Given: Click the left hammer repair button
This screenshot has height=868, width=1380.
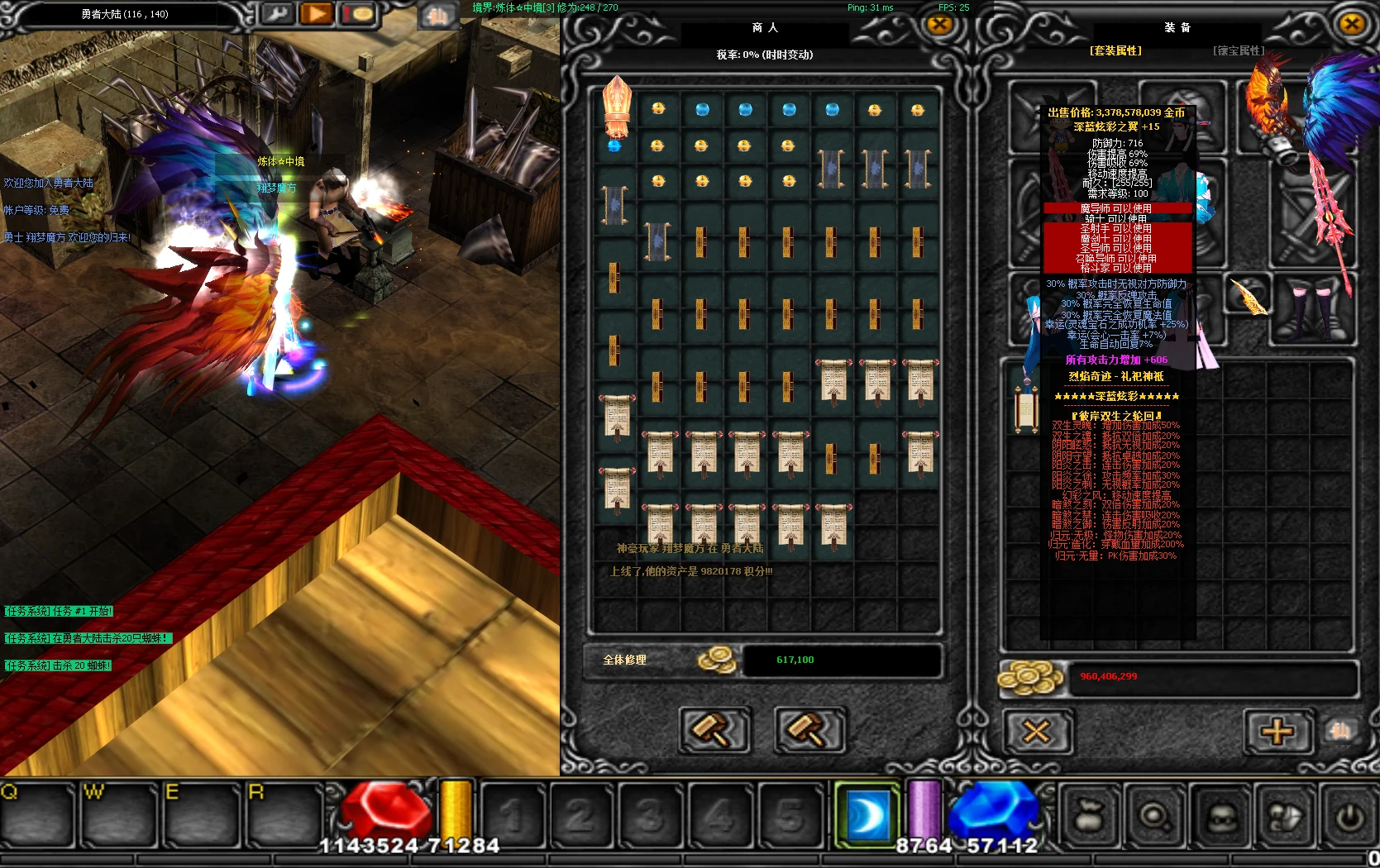Looking at the screenshot, I should click(x=714, y=730).
